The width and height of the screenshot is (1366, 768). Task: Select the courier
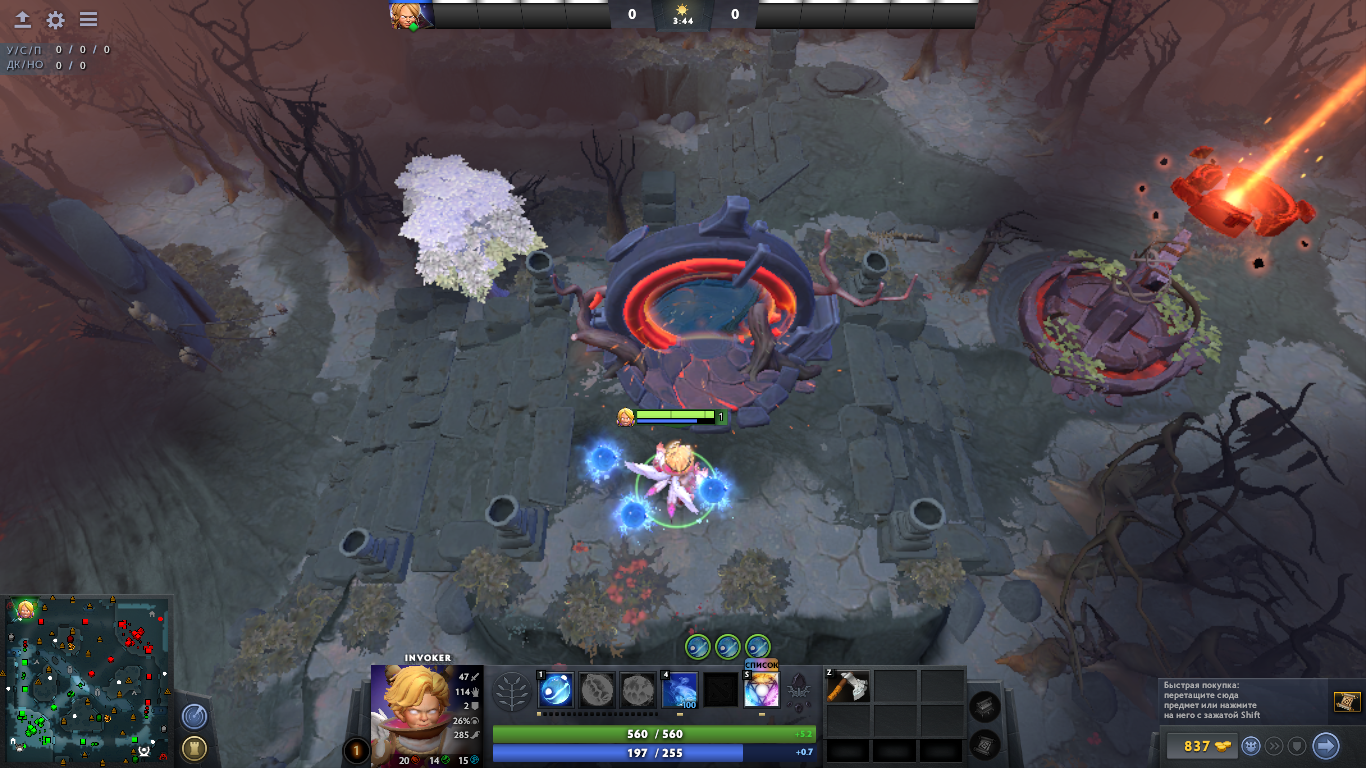[1250, 746]
